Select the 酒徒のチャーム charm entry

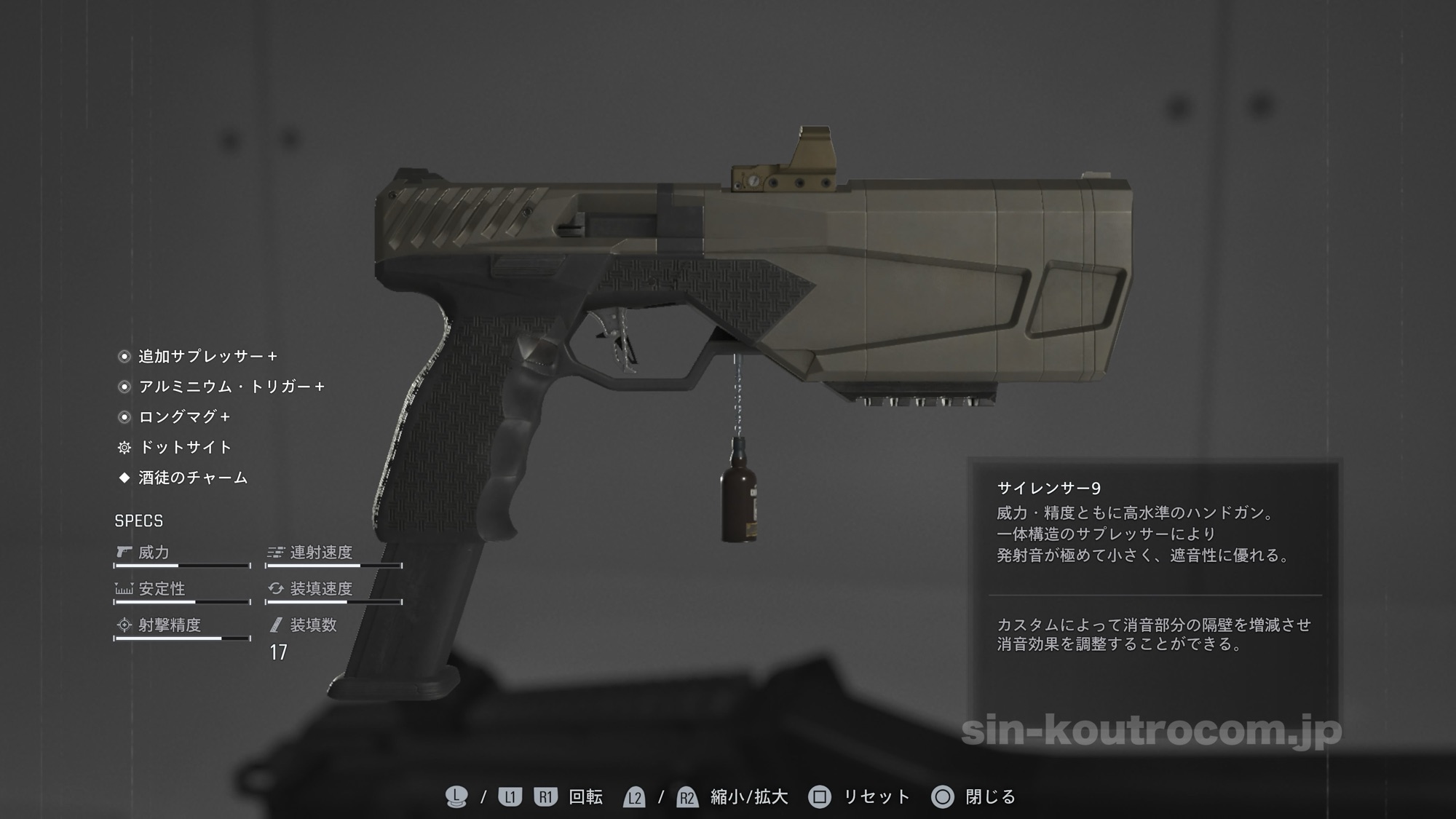(x=193, y=478)
